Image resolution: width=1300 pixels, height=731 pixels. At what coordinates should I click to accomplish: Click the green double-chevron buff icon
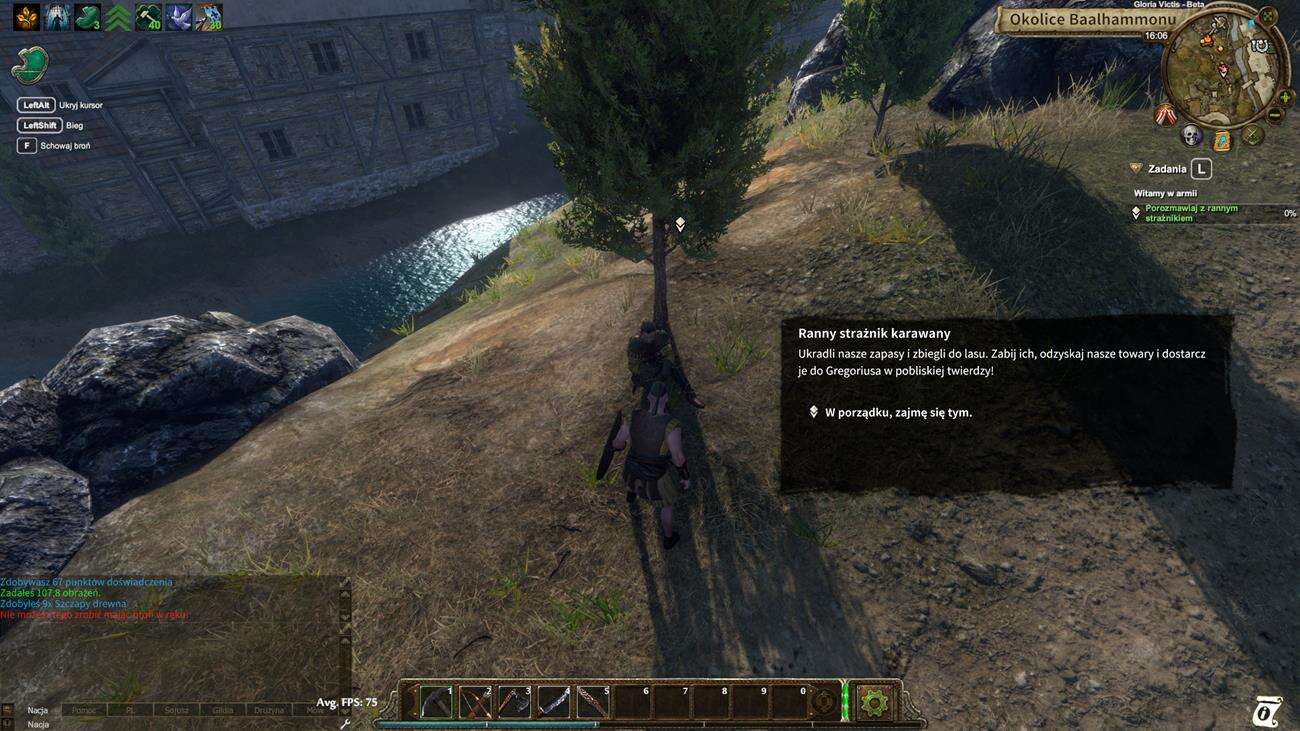pyautogui.click(x=116, y=17)
